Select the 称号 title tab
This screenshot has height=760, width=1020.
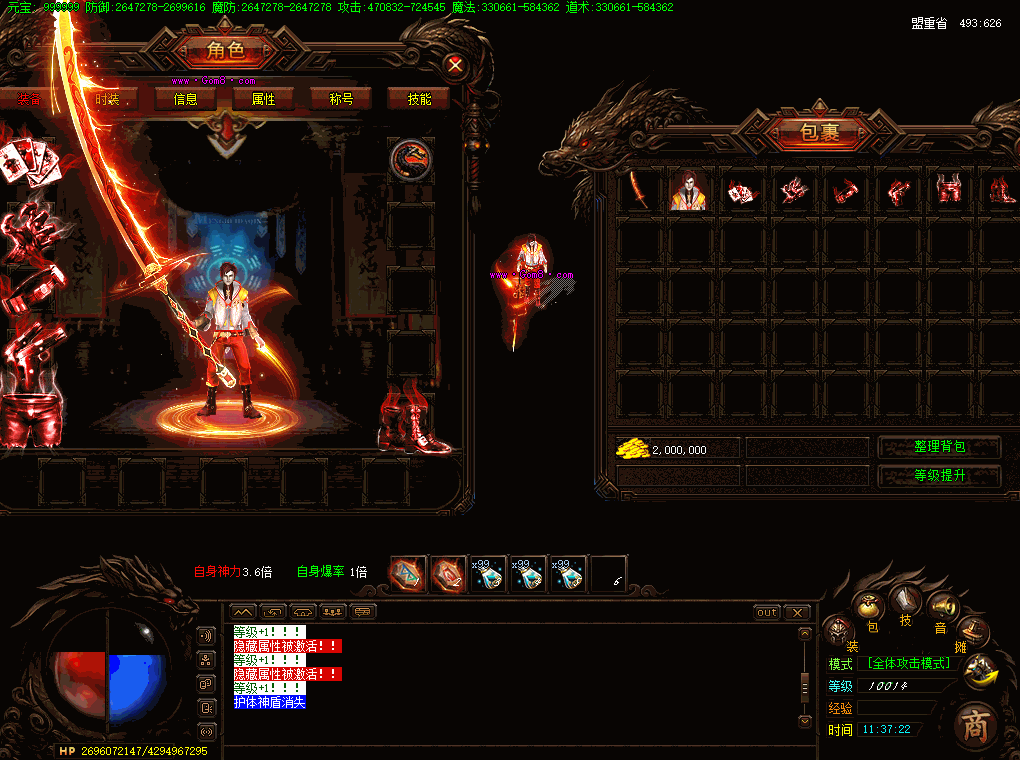point(341,99)
